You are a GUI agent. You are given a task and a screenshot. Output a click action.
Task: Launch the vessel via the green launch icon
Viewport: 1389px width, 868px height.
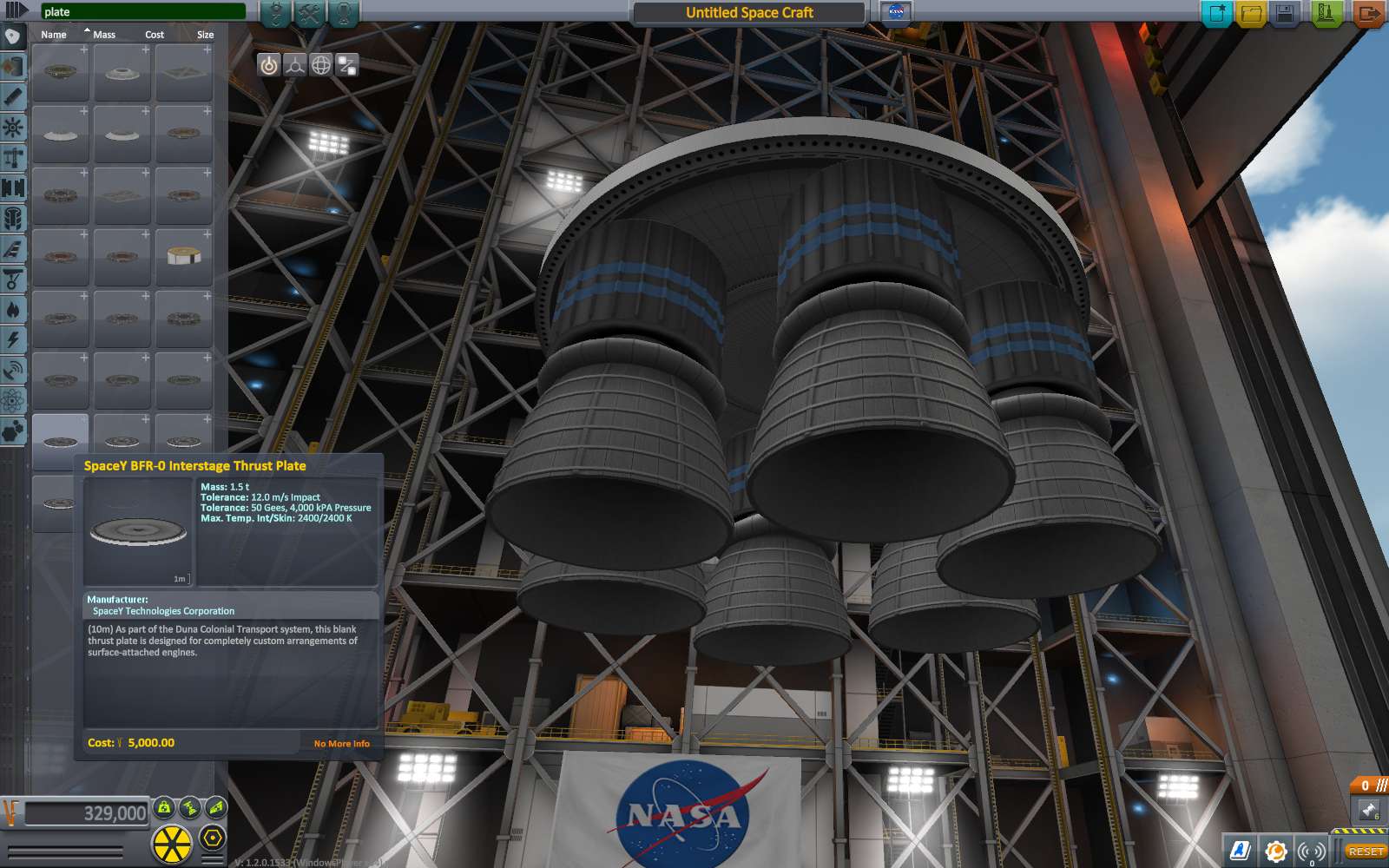[1326, 12]
